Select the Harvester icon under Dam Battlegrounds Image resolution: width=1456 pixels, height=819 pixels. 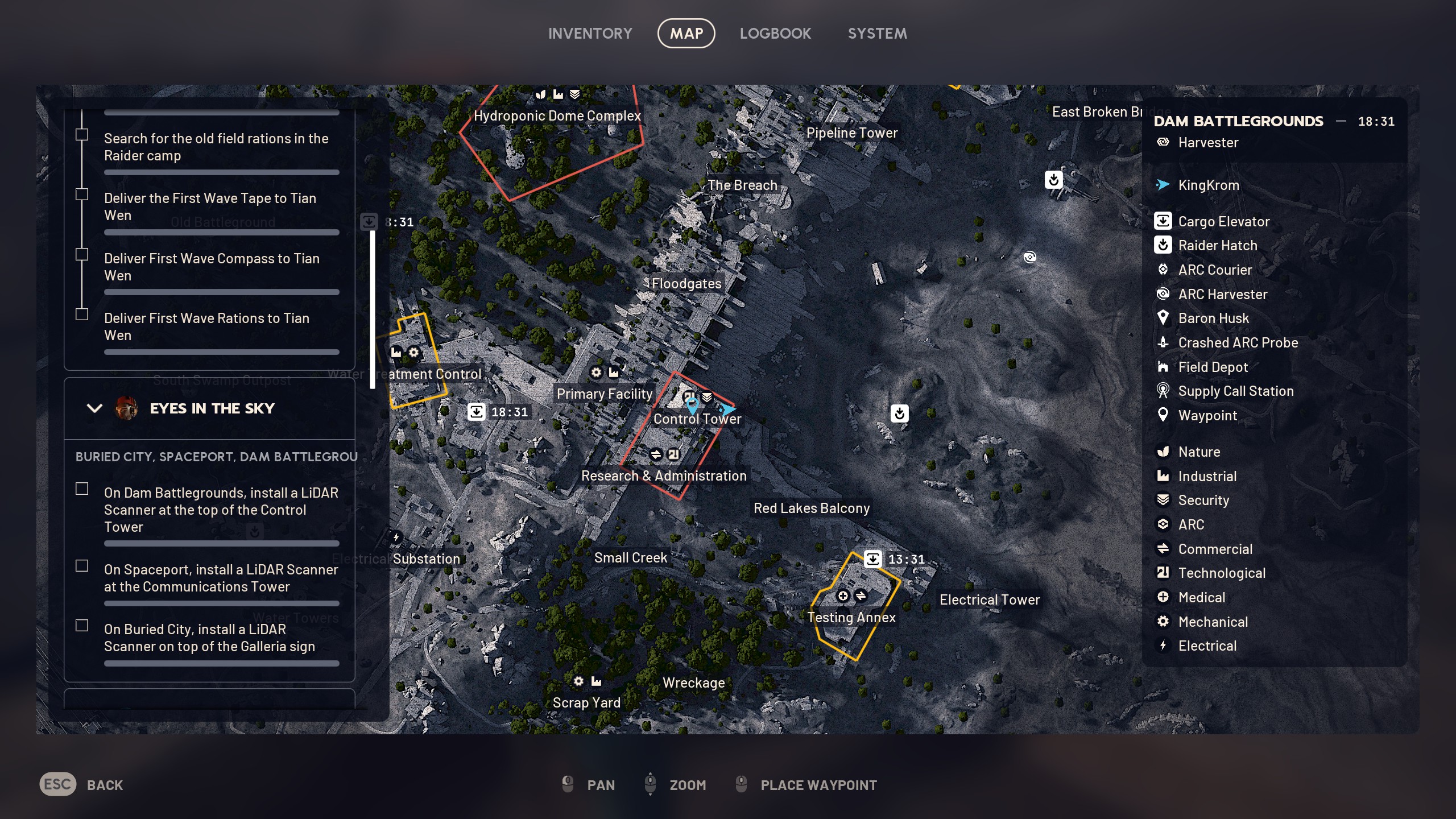click(x=1164, y=142)
